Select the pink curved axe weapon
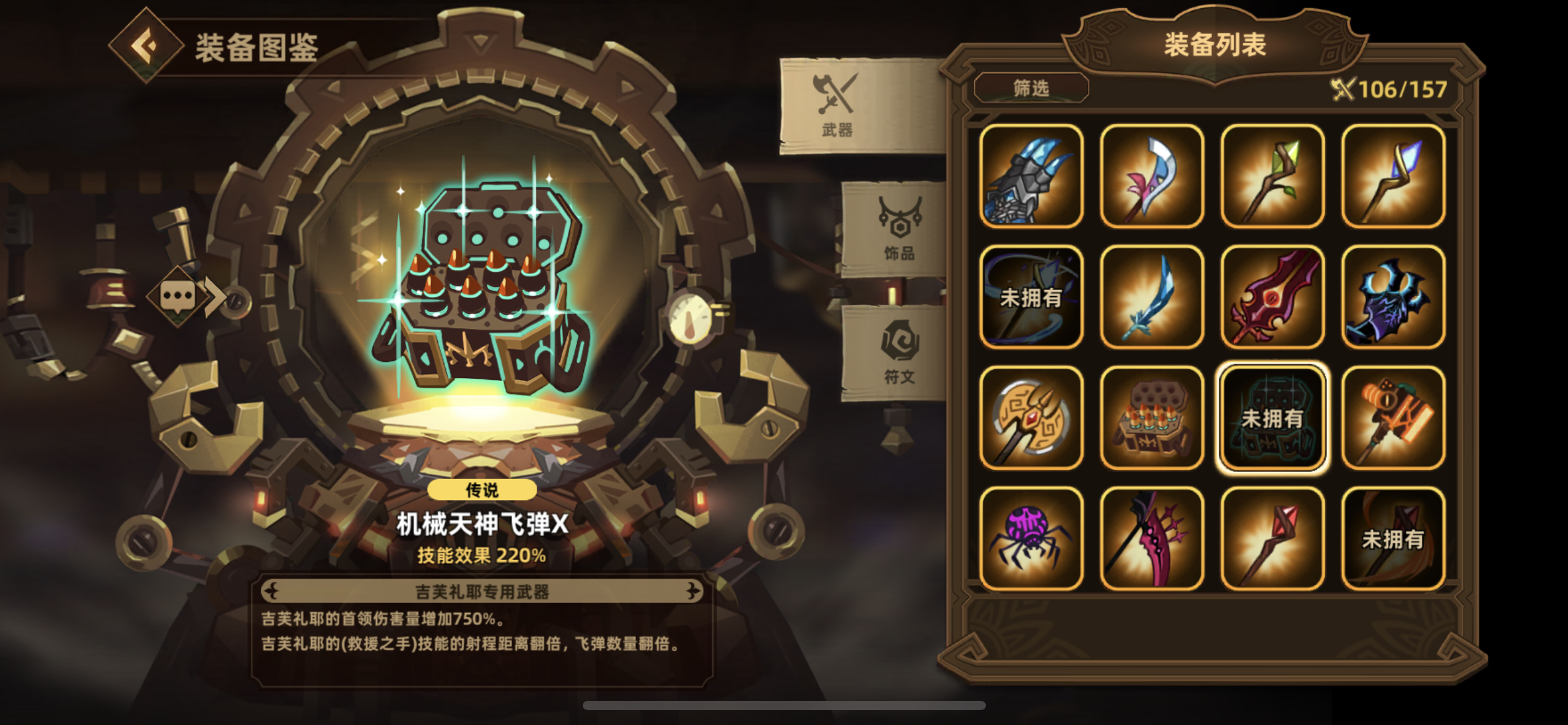The height and width of the screenshot is (725, 1568). [x=1151, y=177]
